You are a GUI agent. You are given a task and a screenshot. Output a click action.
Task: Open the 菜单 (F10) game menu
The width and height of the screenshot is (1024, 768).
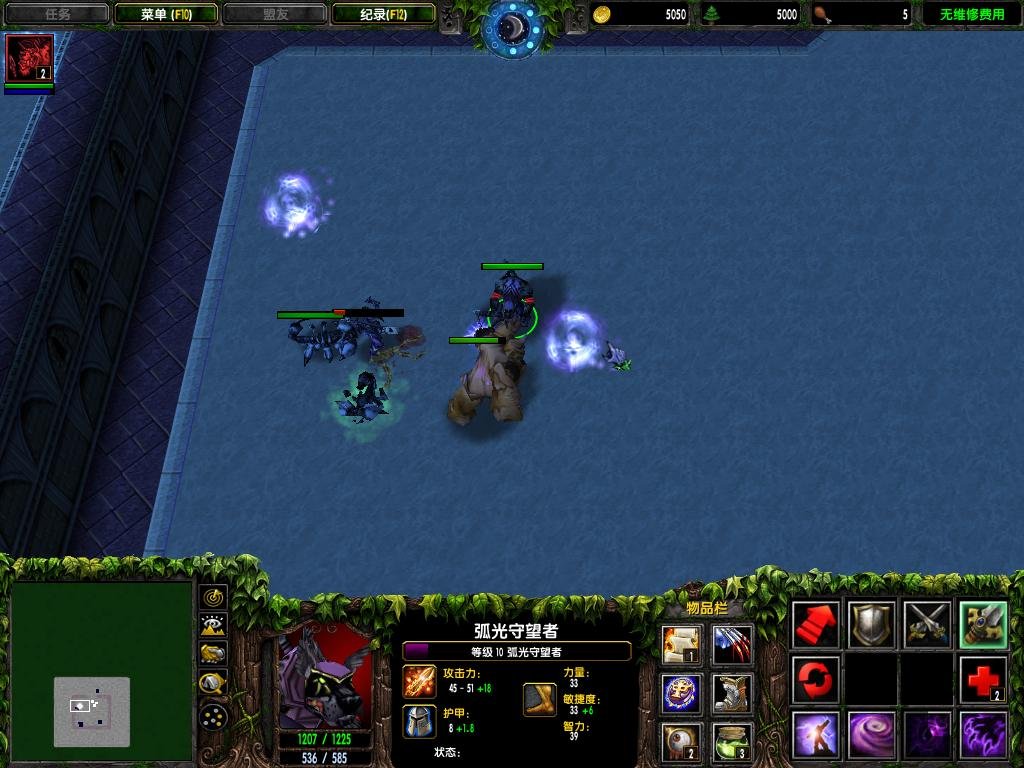166,14
